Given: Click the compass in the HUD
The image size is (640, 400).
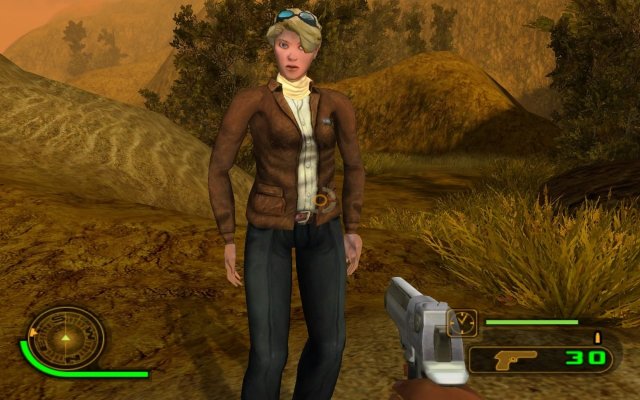Looking at the screenshot, I should [x=66, y=337].
